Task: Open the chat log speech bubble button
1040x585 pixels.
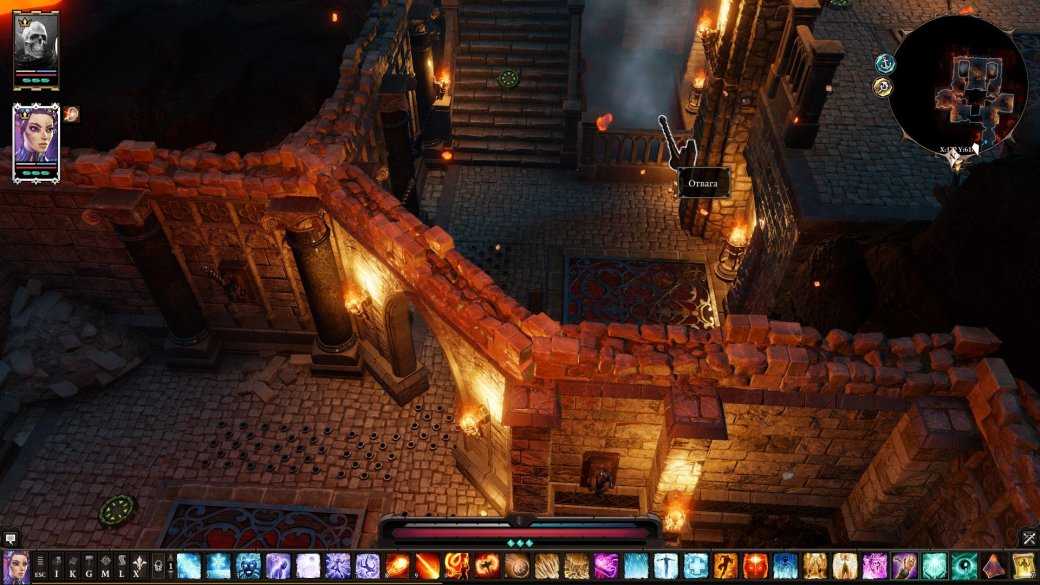Action: click(x=11, y=539)
